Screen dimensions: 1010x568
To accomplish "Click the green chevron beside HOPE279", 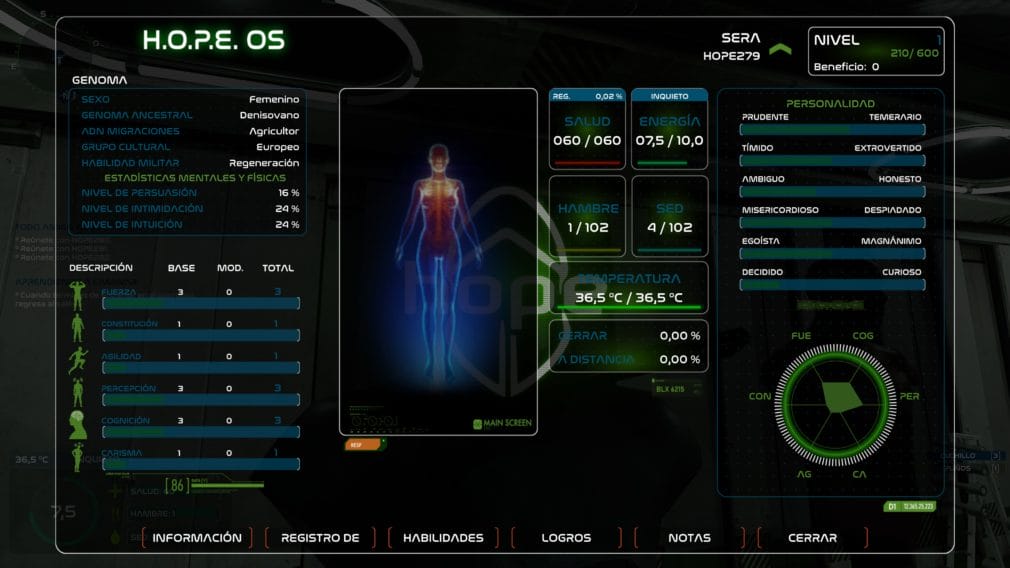I will [x=780, y=48].
